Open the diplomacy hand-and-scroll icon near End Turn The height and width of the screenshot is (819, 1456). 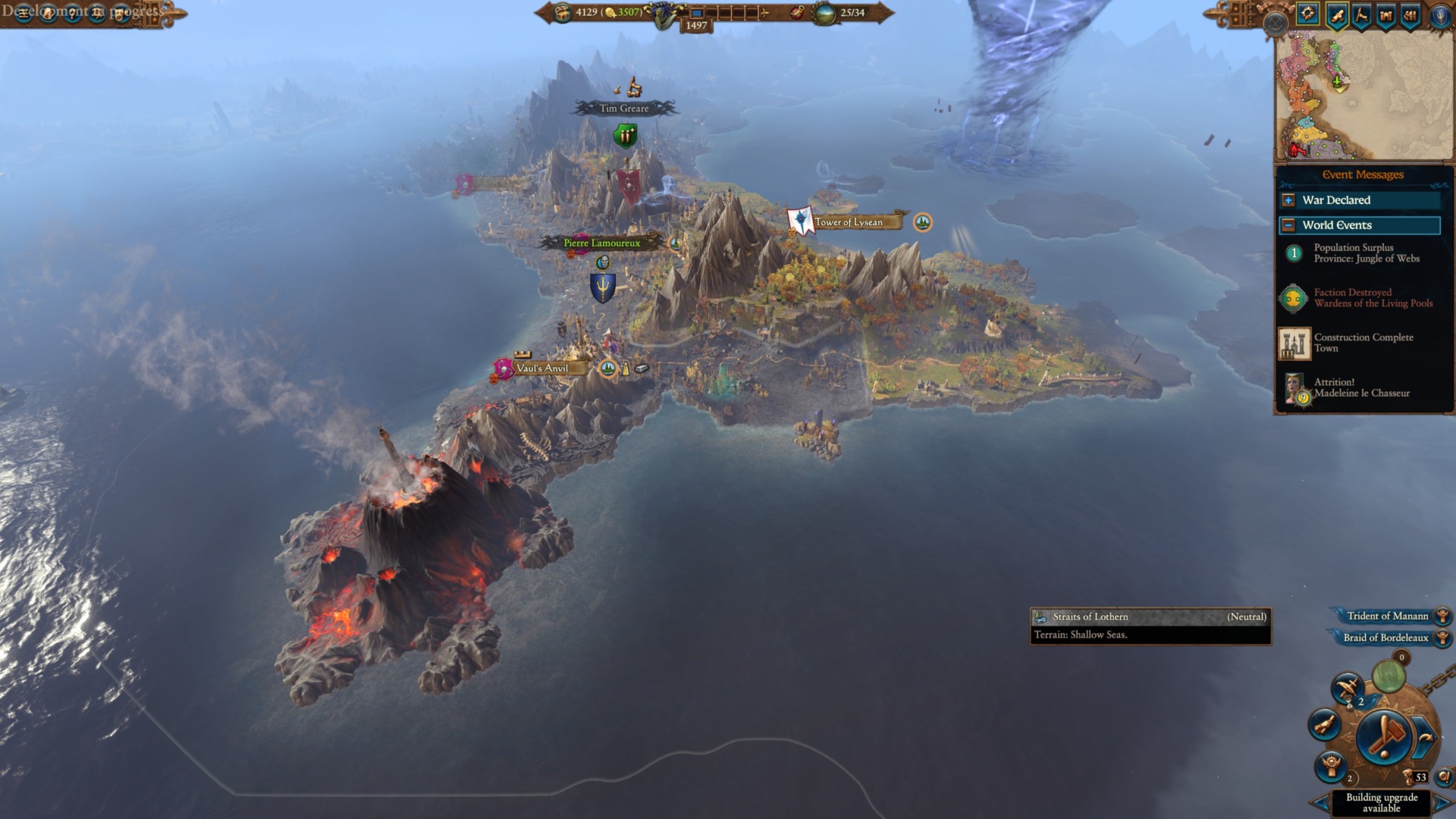1326,726
